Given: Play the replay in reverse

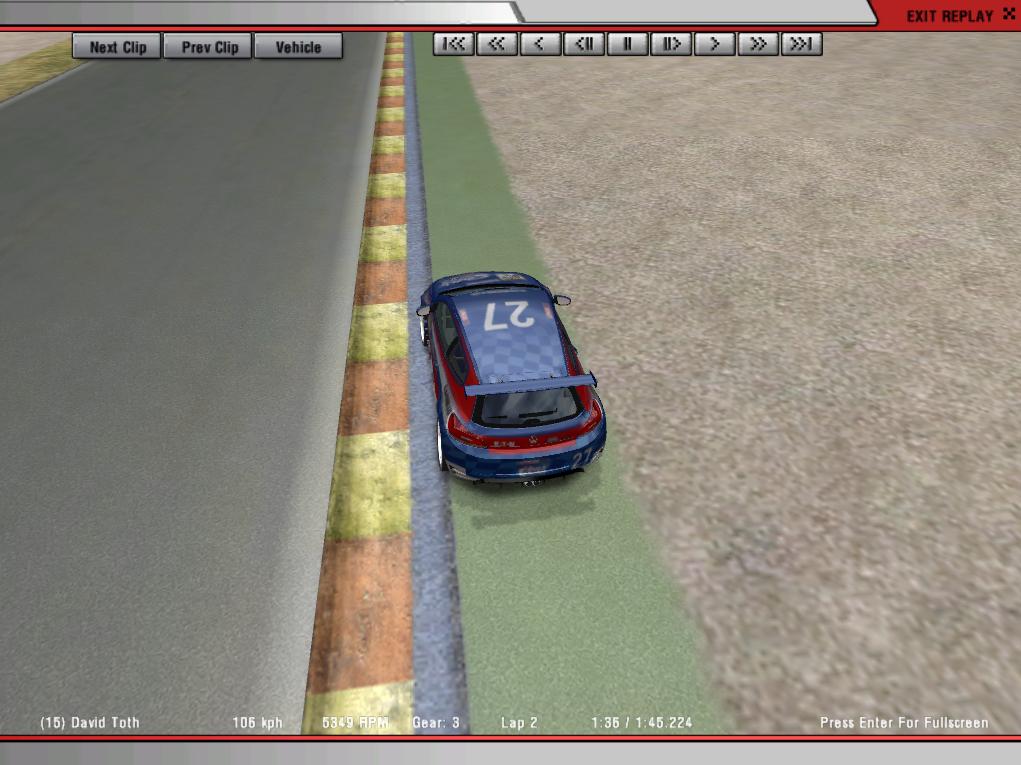Looking at the screenshot, I should point(540,44).
